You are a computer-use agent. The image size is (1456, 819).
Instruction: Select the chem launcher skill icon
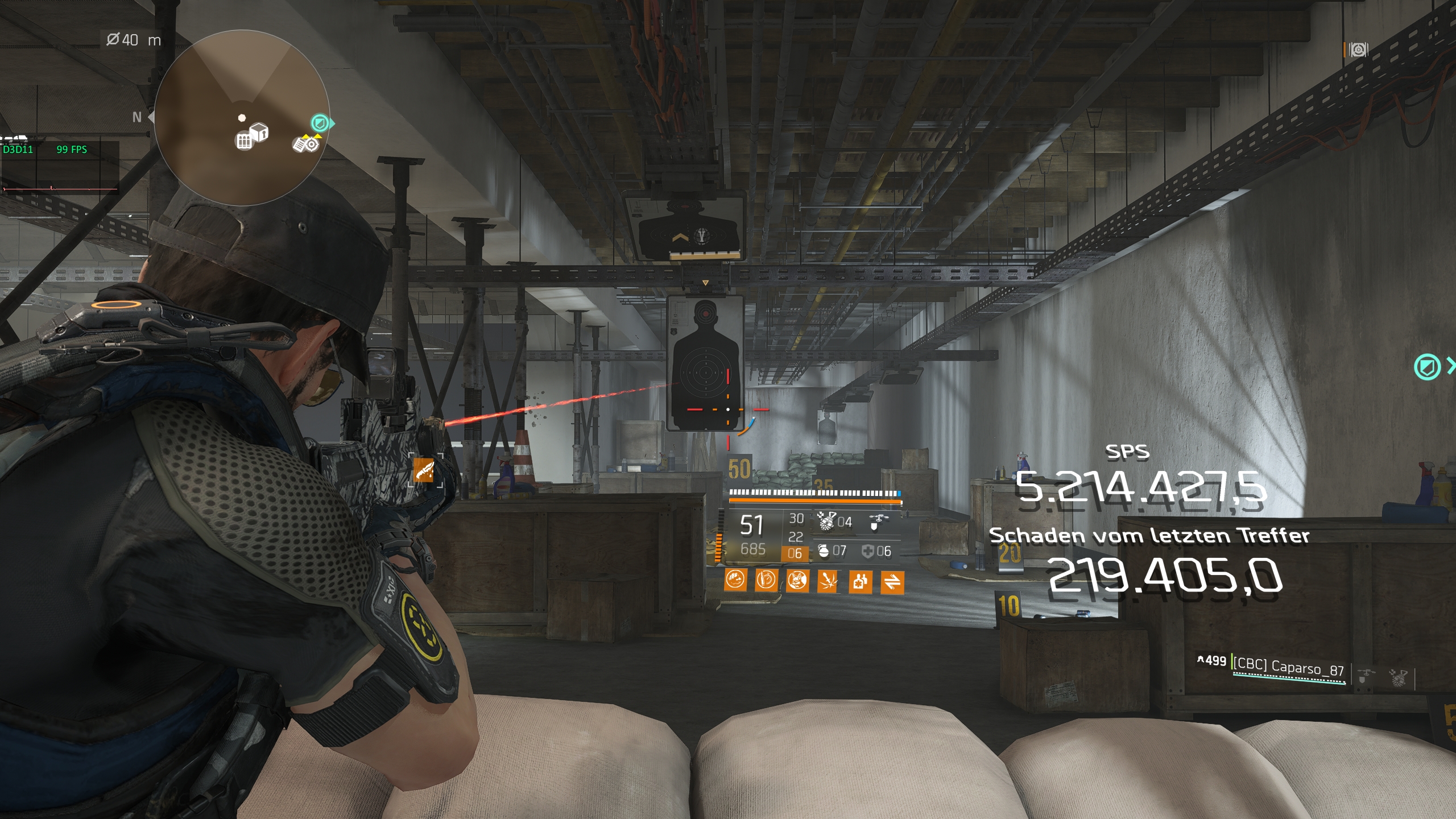826,522
